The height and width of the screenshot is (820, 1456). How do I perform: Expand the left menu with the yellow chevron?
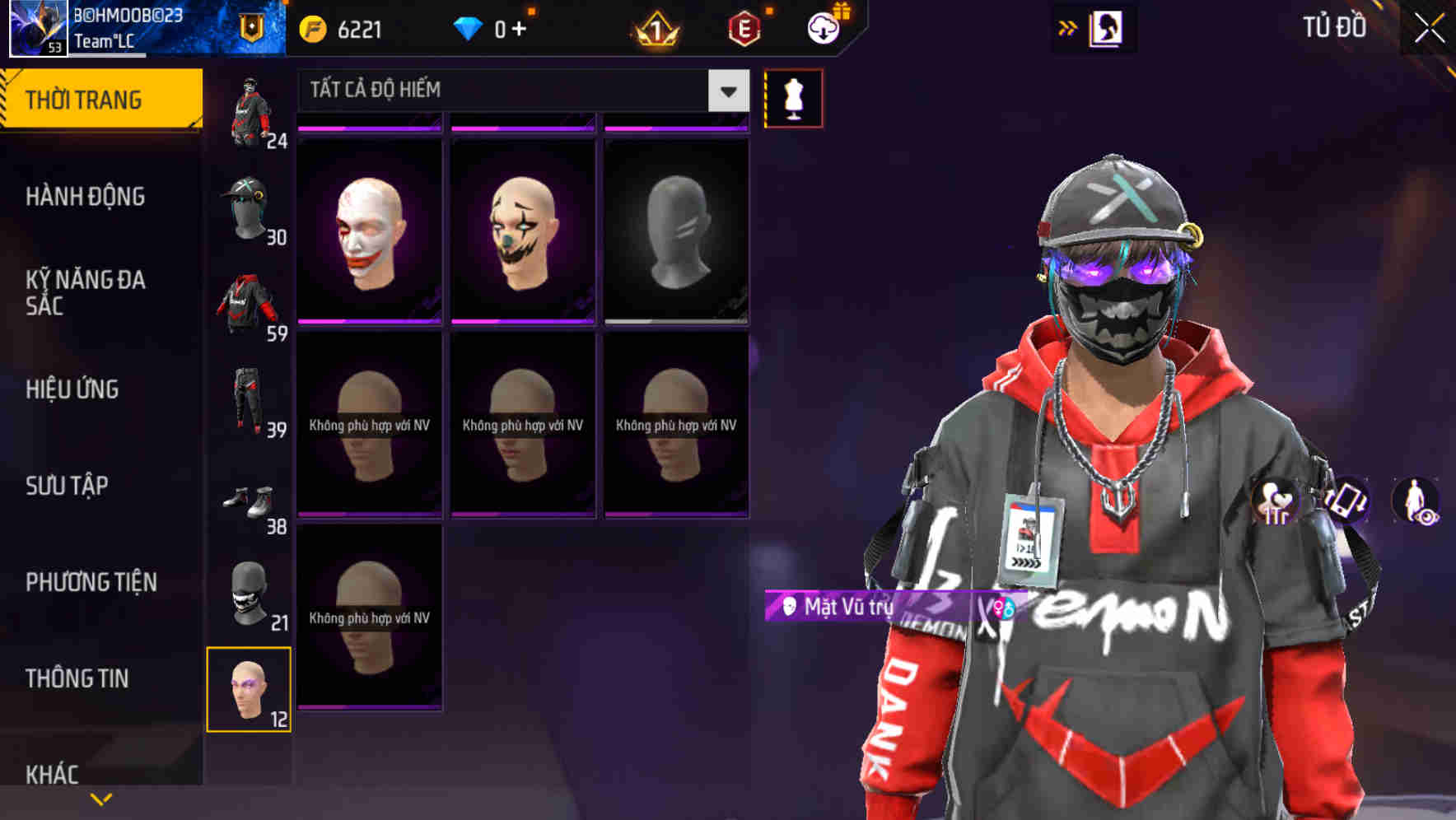click(x=101, y=798)
